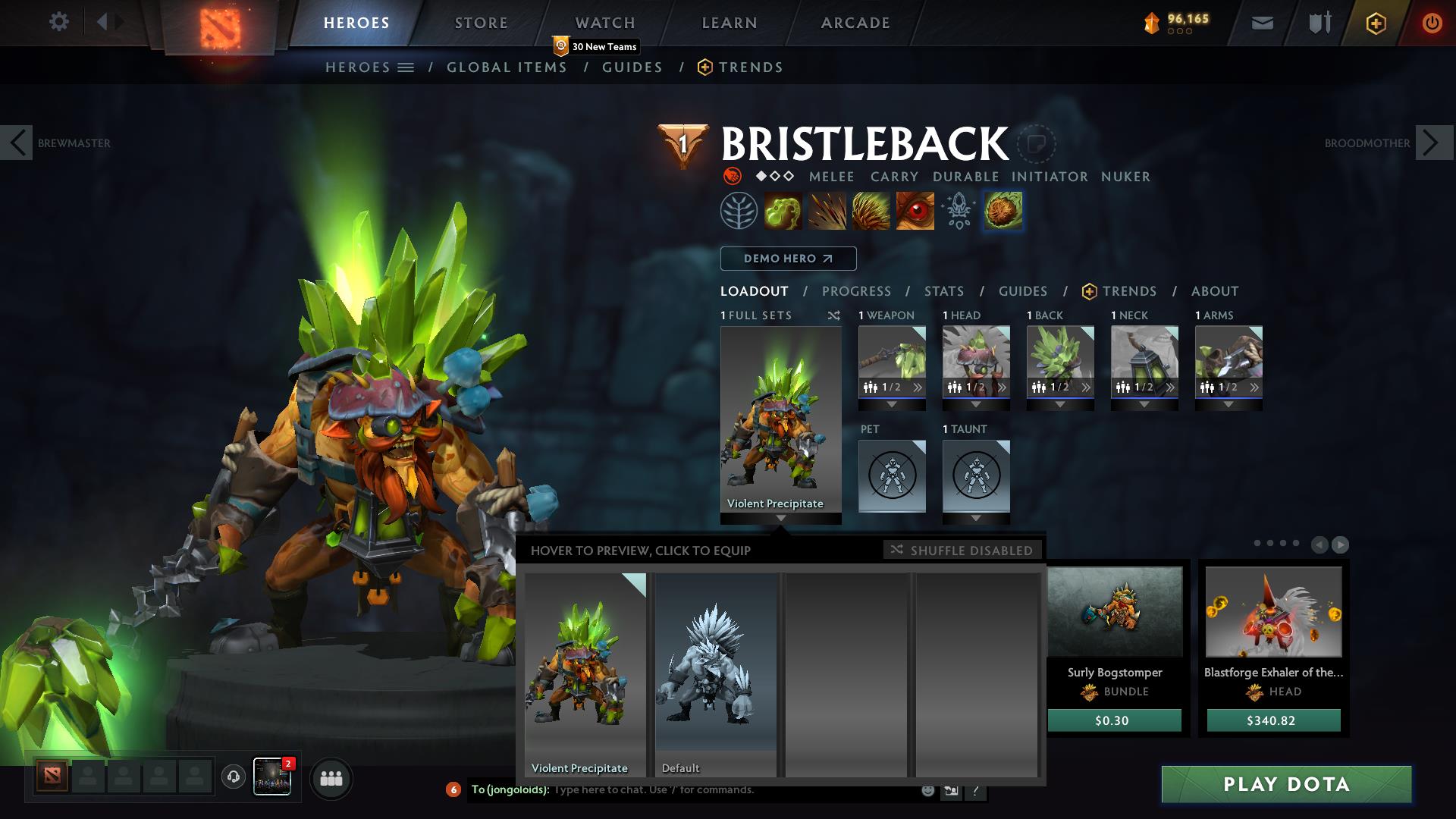Go to previous hero Brewmaster
This screenshot has height=819, width=1456.
click(x=17, y=143)
